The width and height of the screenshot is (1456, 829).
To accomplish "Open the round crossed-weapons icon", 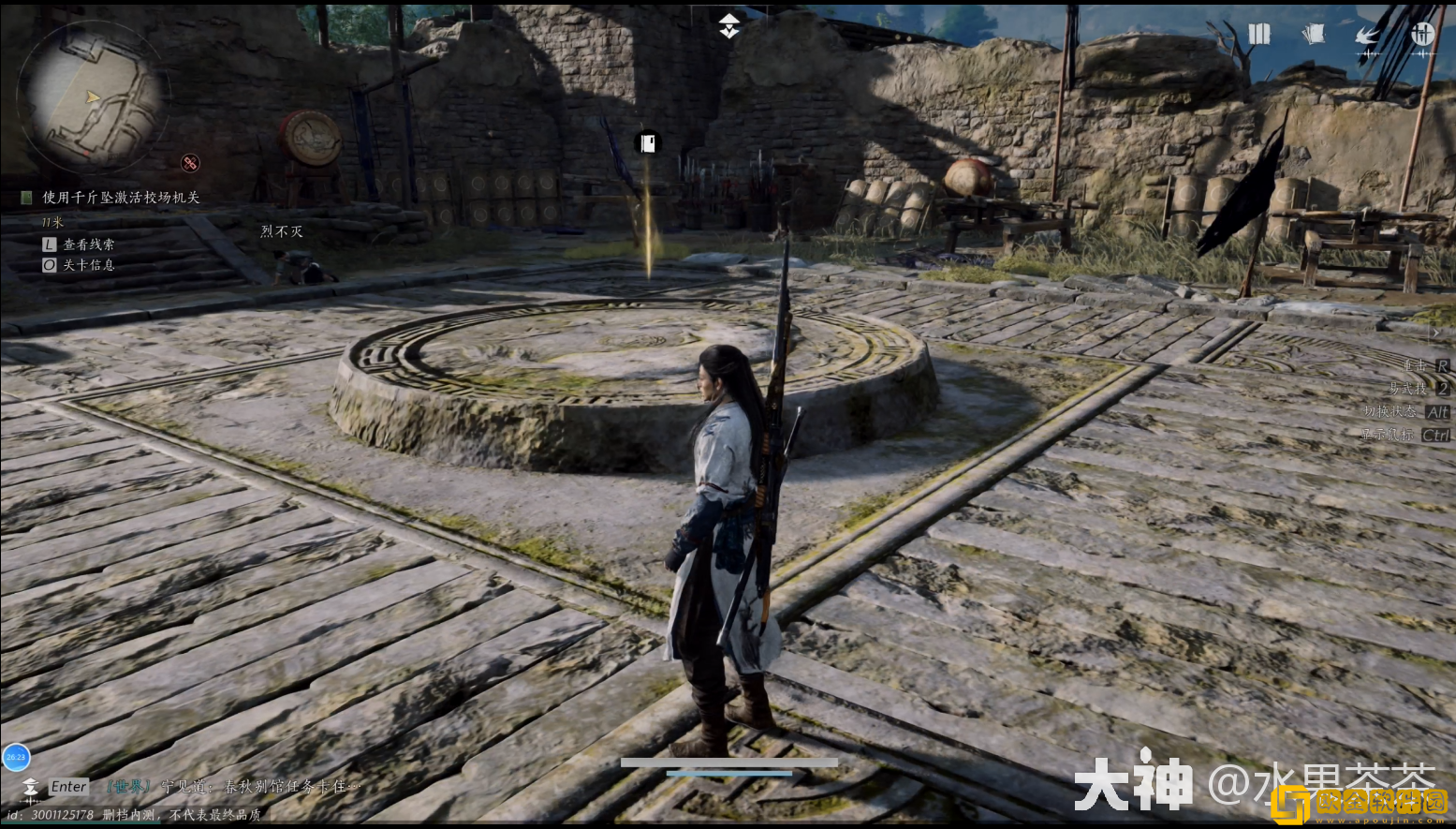I will coord(1422,35).
